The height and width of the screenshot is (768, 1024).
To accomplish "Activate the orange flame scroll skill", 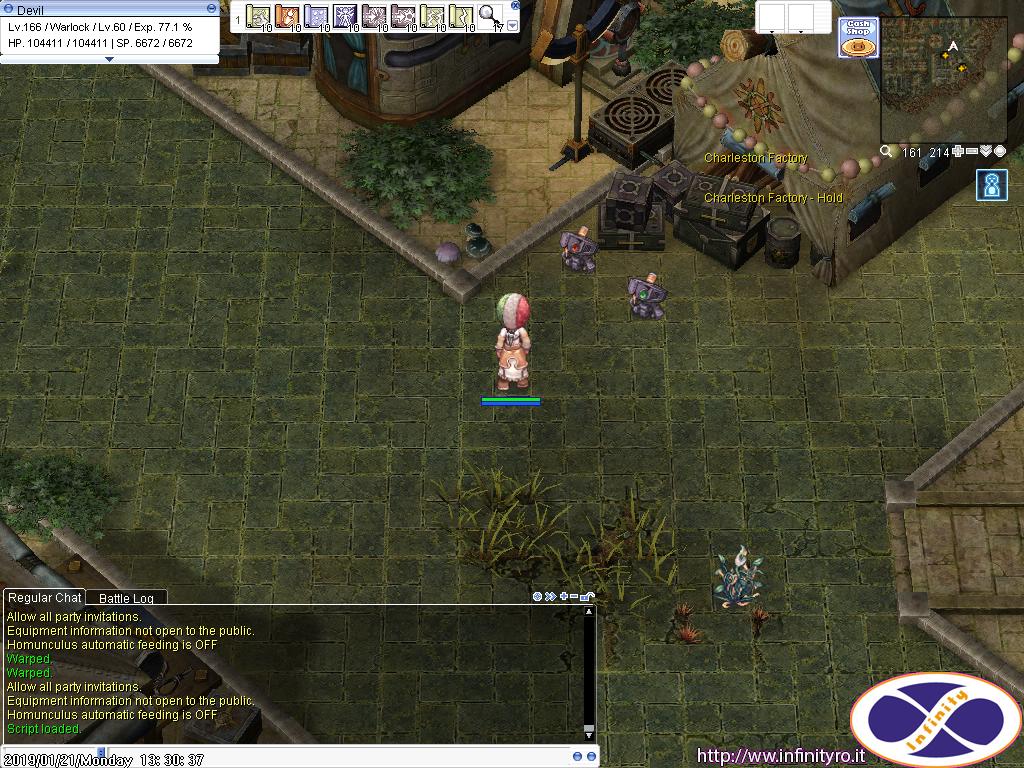I will [x=287, y=16].
